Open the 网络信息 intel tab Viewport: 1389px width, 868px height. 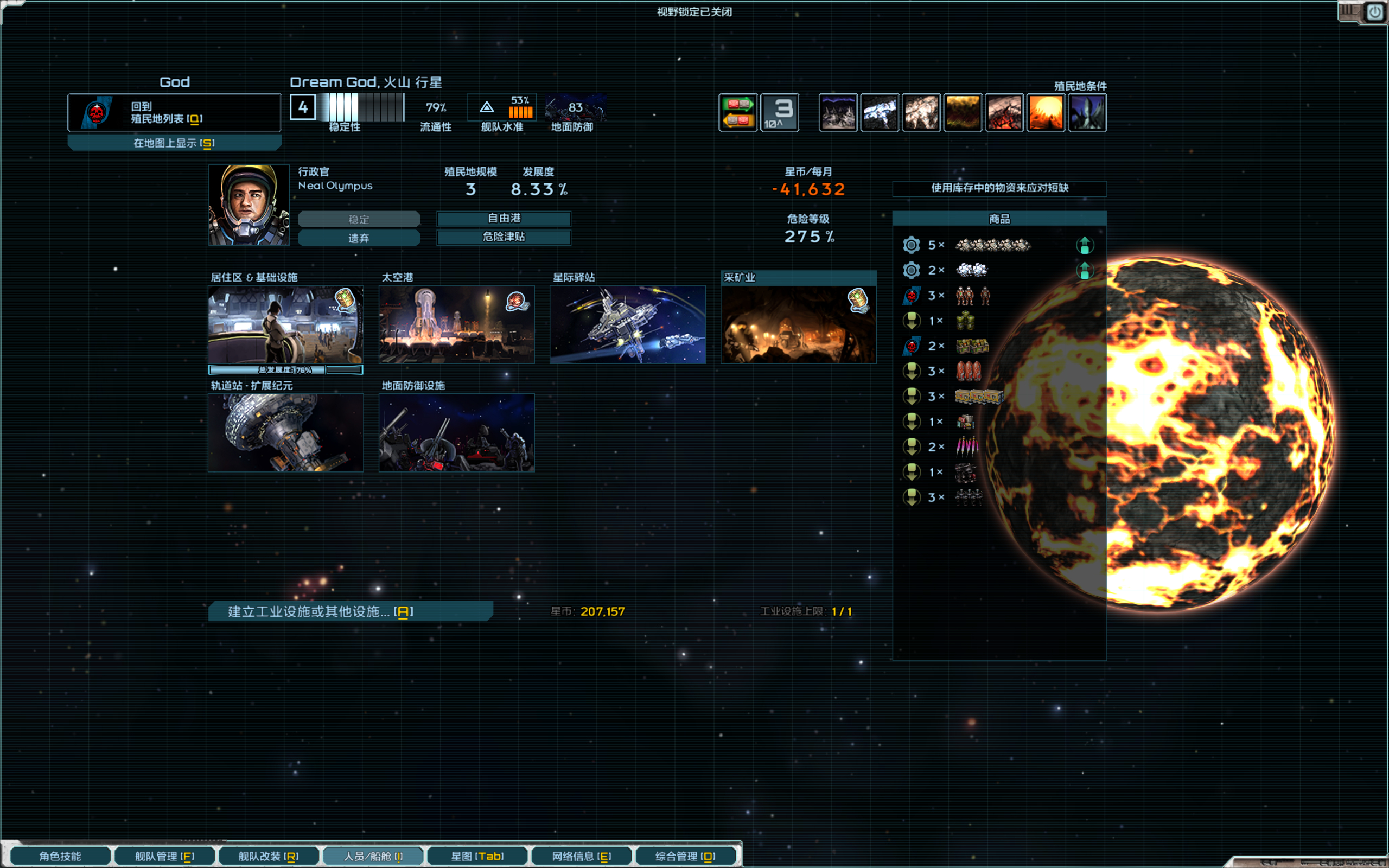pyautogui.click(x=582, y=856)
